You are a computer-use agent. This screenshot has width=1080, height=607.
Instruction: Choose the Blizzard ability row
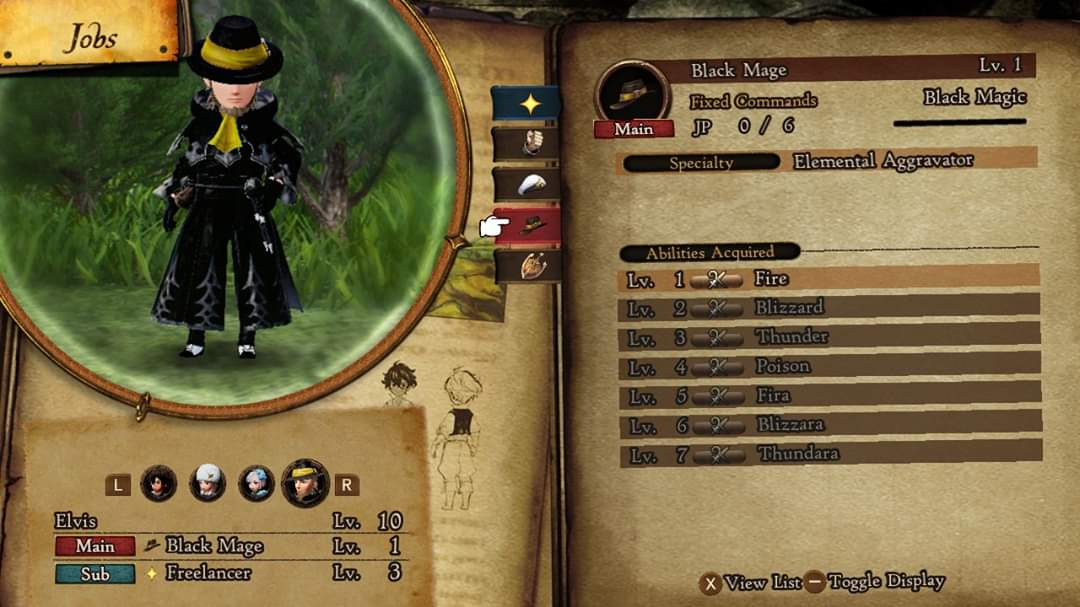828,308
